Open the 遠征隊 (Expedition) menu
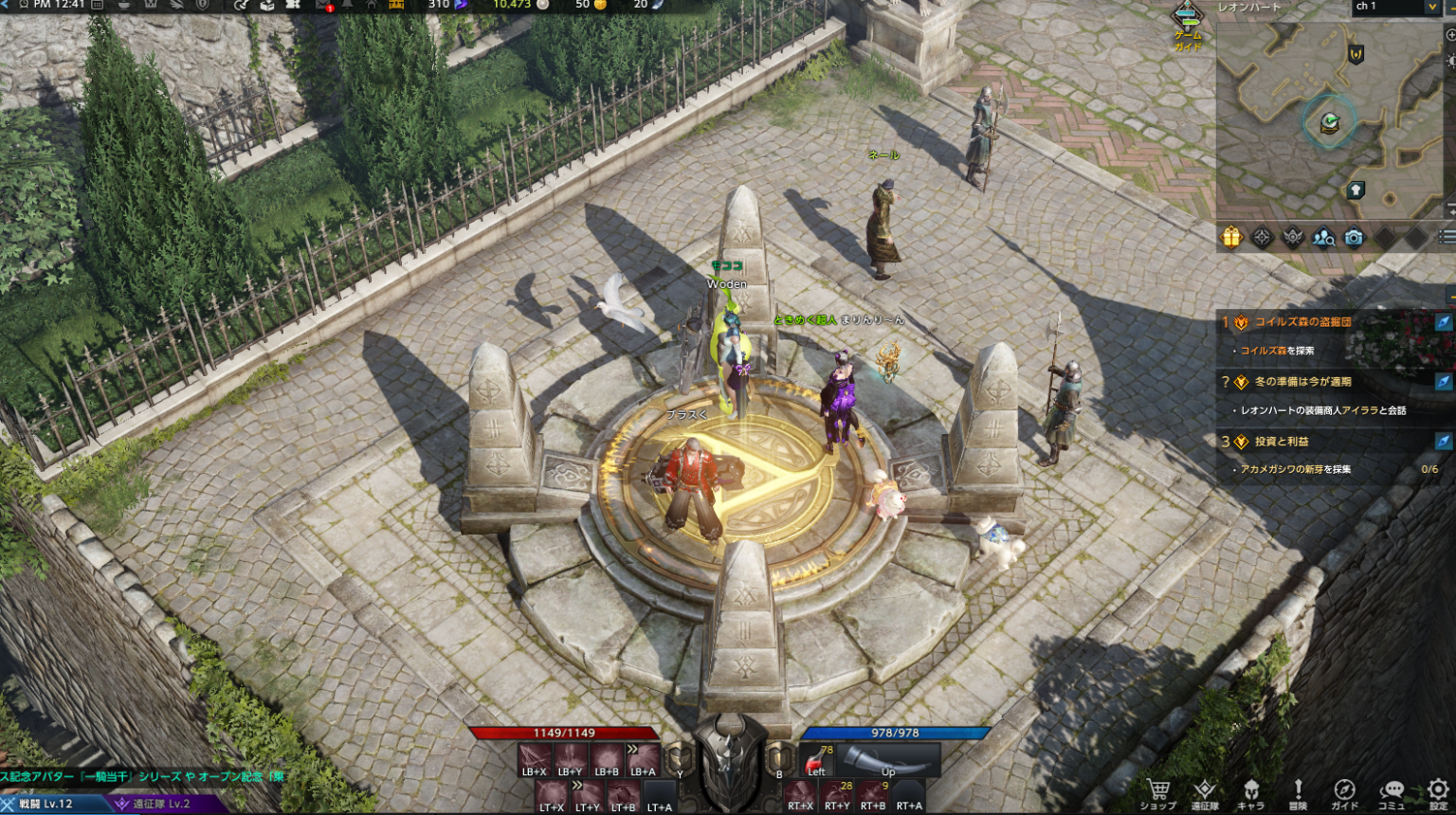The width and height of the screenshot is (1456, 815). click(x=1205, y=792)
